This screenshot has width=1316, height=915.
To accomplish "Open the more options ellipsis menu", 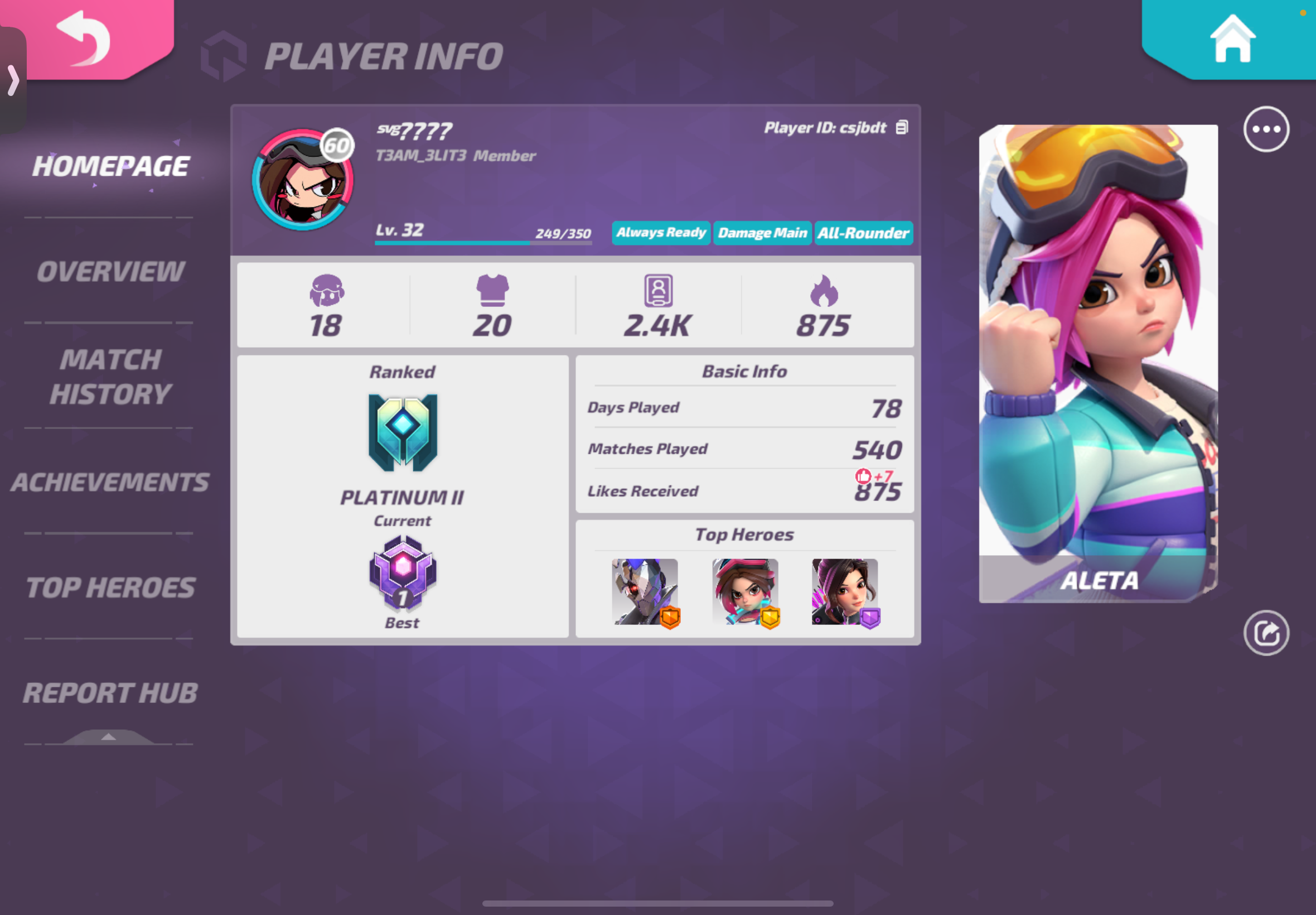I will pos(1266,129).
